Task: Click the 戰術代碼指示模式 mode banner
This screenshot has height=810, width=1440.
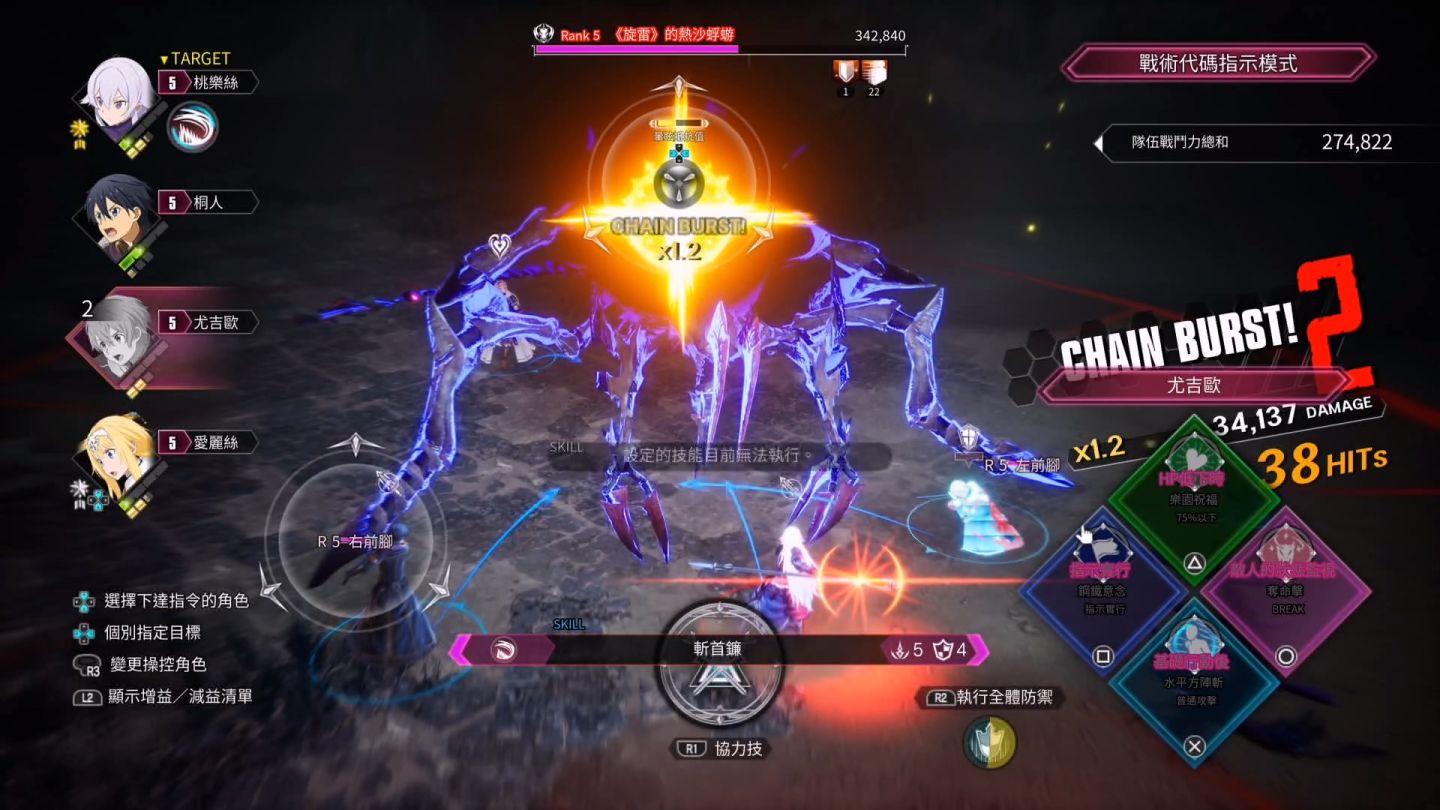Action: click(1217, 63)
